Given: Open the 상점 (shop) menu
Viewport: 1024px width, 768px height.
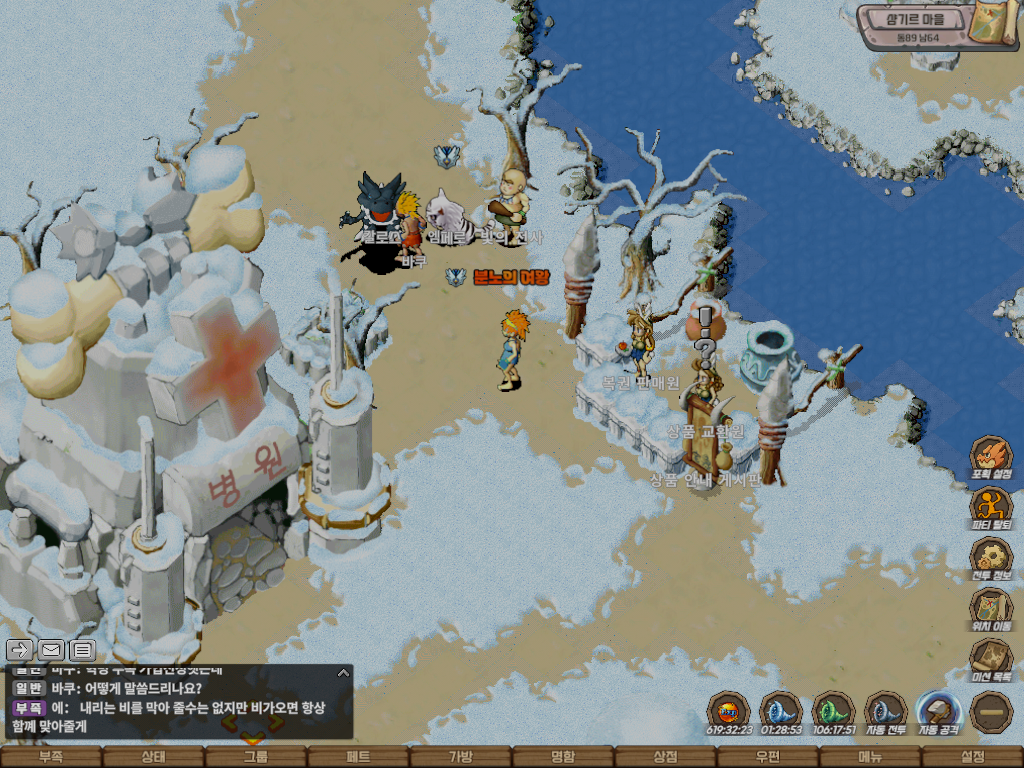Looking at the screenshot, I should [665, 757].
